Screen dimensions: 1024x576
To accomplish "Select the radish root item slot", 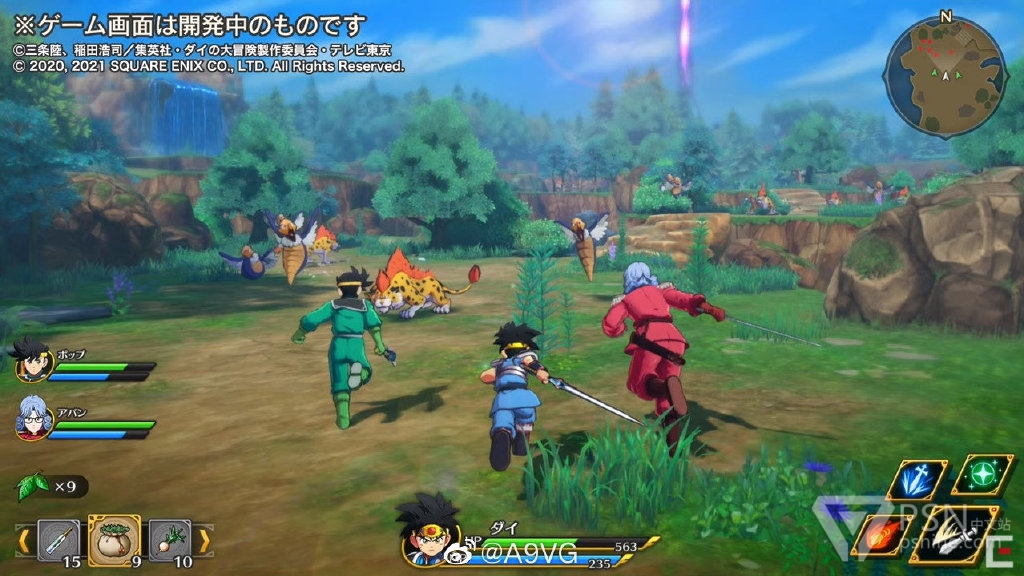I will (169, 540).
